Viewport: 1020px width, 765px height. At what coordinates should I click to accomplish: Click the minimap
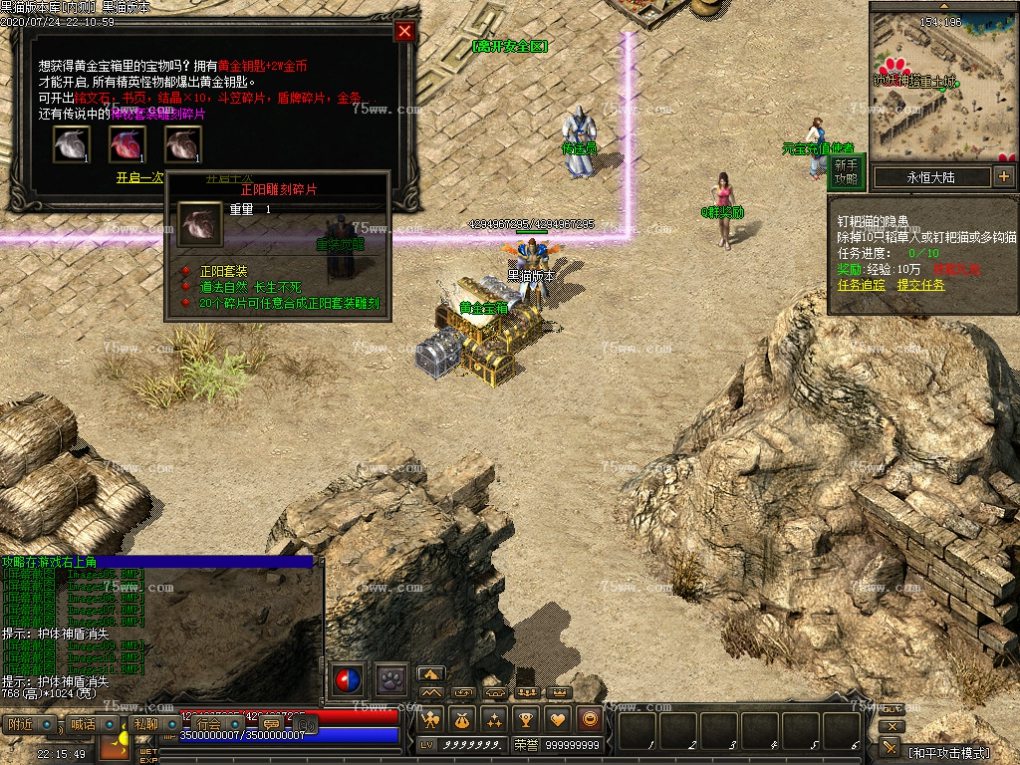pyautogui.click(x=943, y=88)
